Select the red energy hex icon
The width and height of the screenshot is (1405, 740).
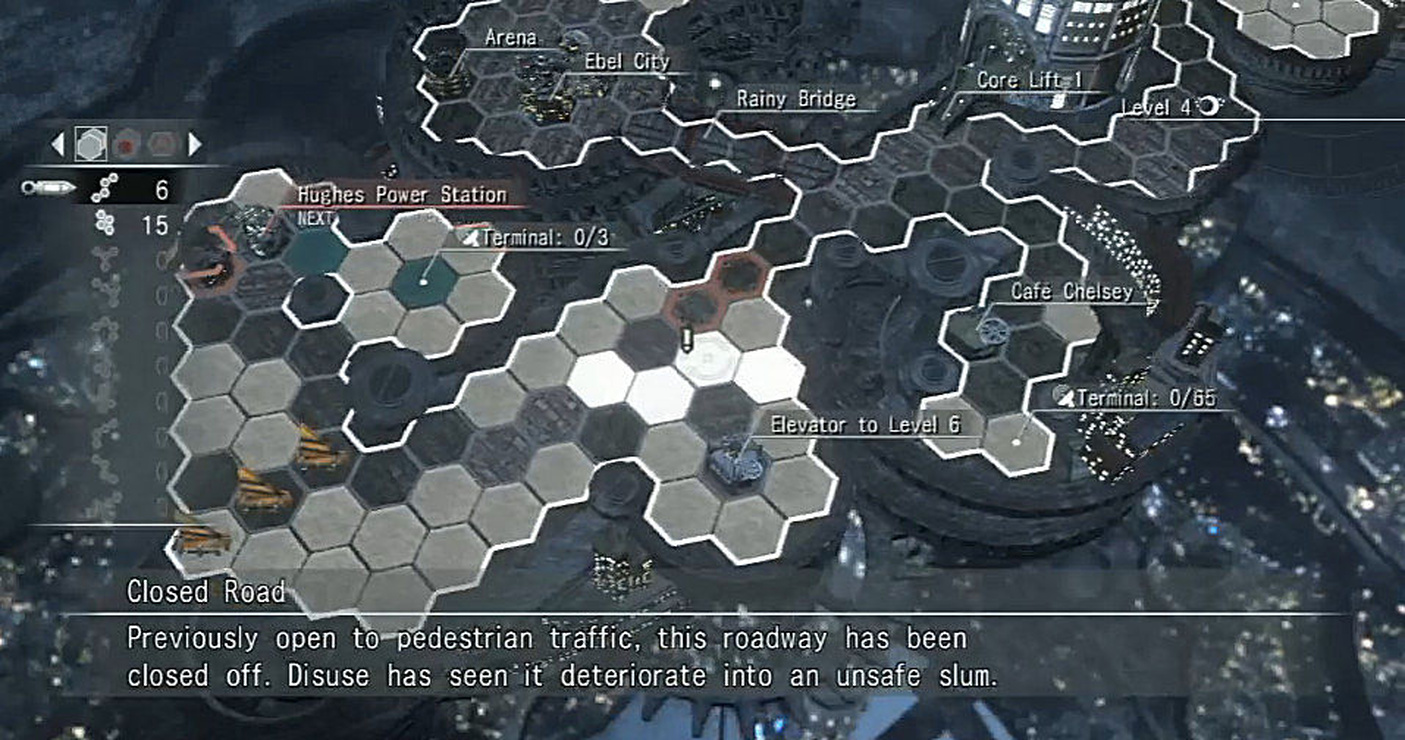pyautogui.click(x=125, y=144)
